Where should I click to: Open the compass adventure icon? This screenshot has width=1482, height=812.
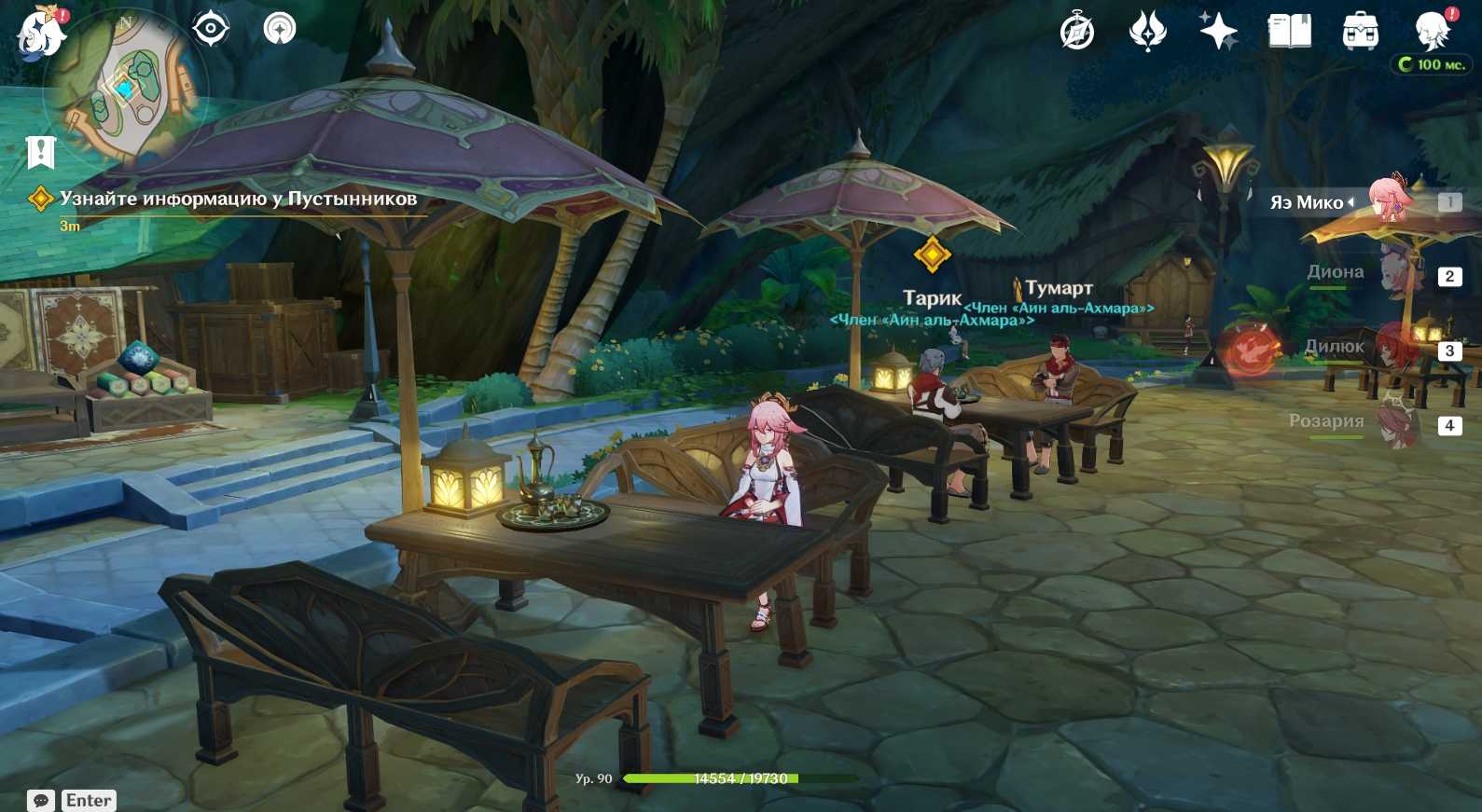click(x=1077, y=32)
